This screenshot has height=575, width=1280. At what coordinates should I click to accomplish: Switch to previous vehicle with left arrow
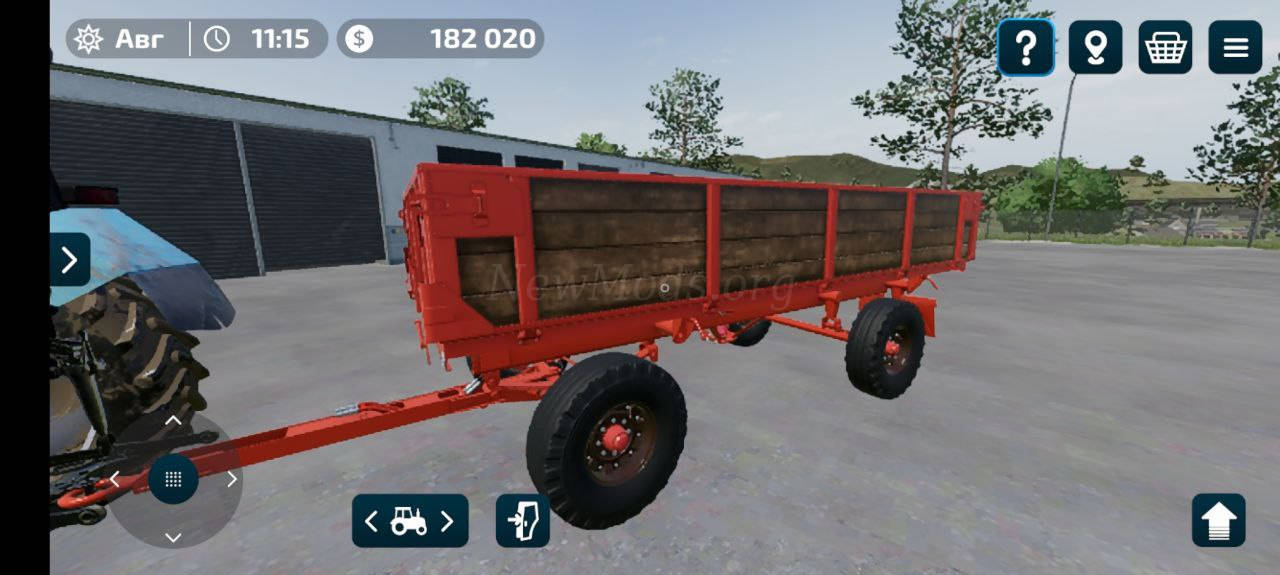click(372, 521)
